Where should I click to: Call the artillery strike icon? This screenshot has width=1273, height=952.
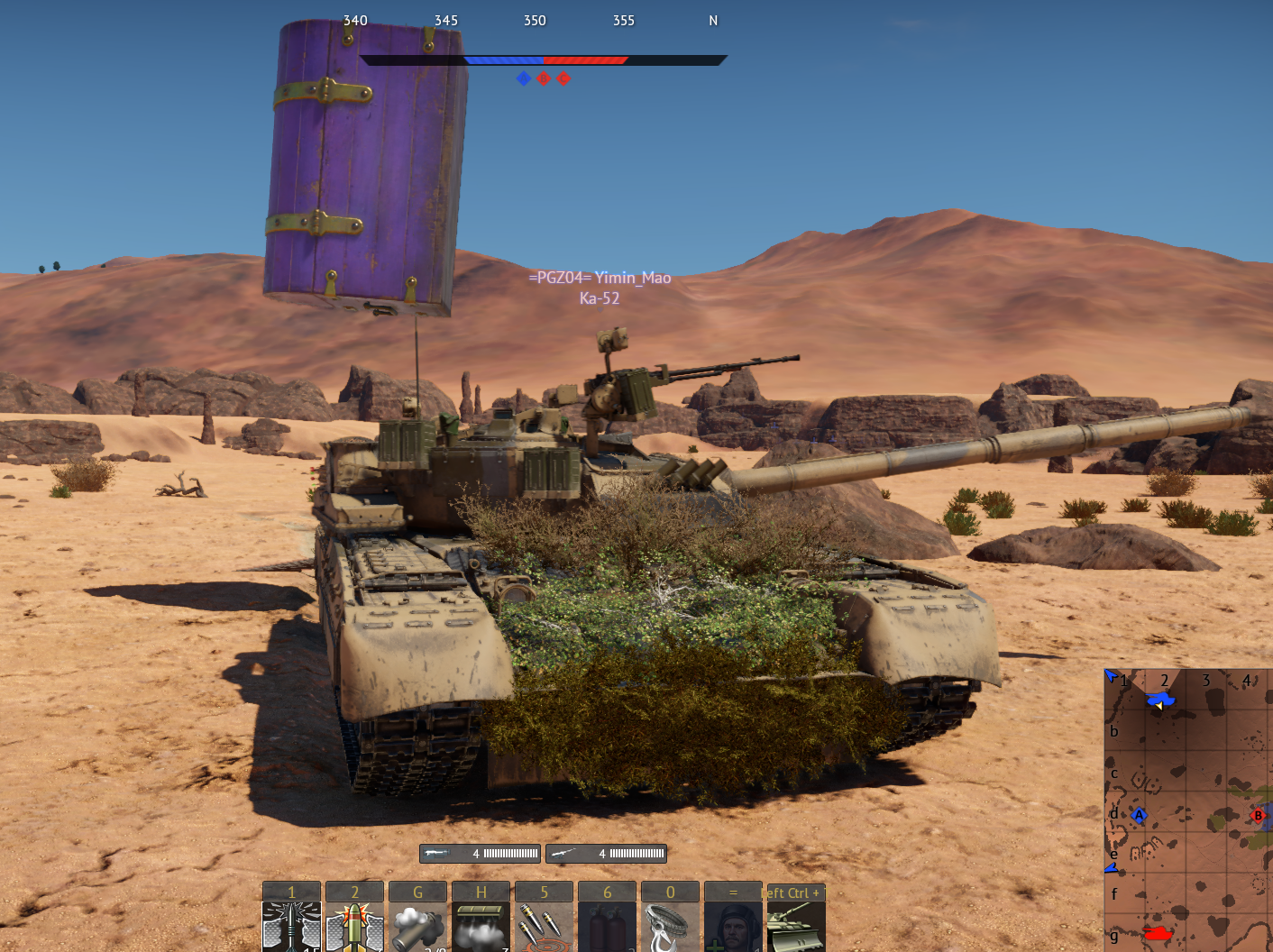click(544, 929)
